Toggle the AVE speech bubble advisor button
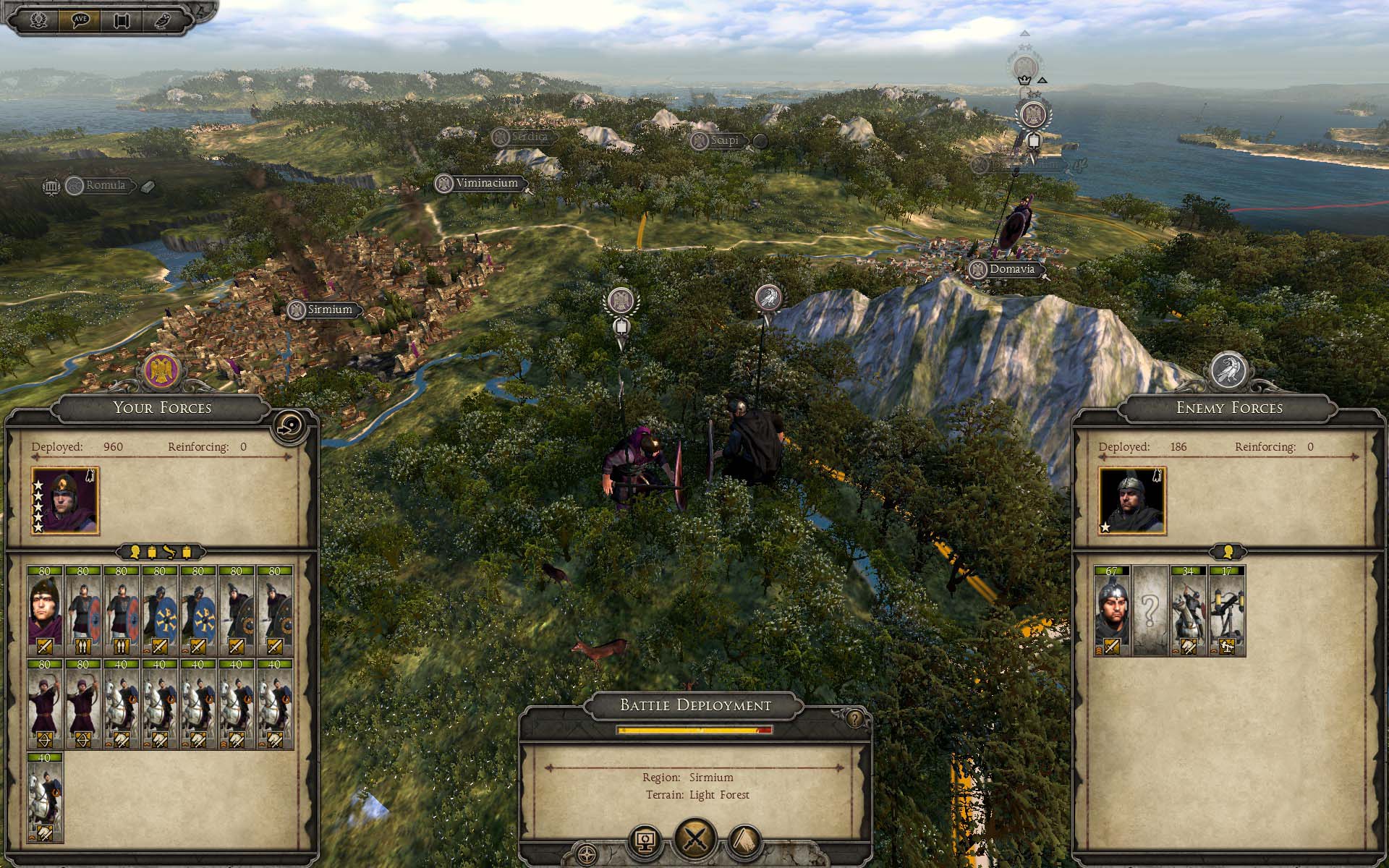This screenshot has height=868, width=1389. (80, 20)
